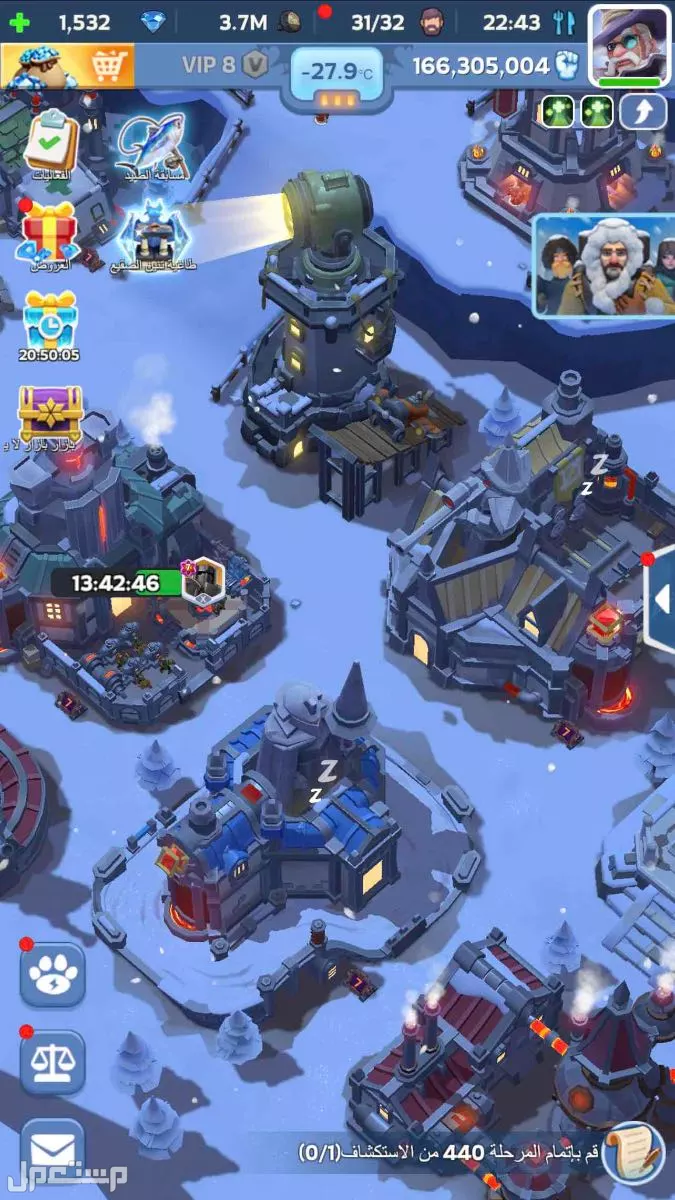Expand the side panel arrow tab
Image resolution: width=675 pixels, height=1200 pixels.
[x=660, y=600]
